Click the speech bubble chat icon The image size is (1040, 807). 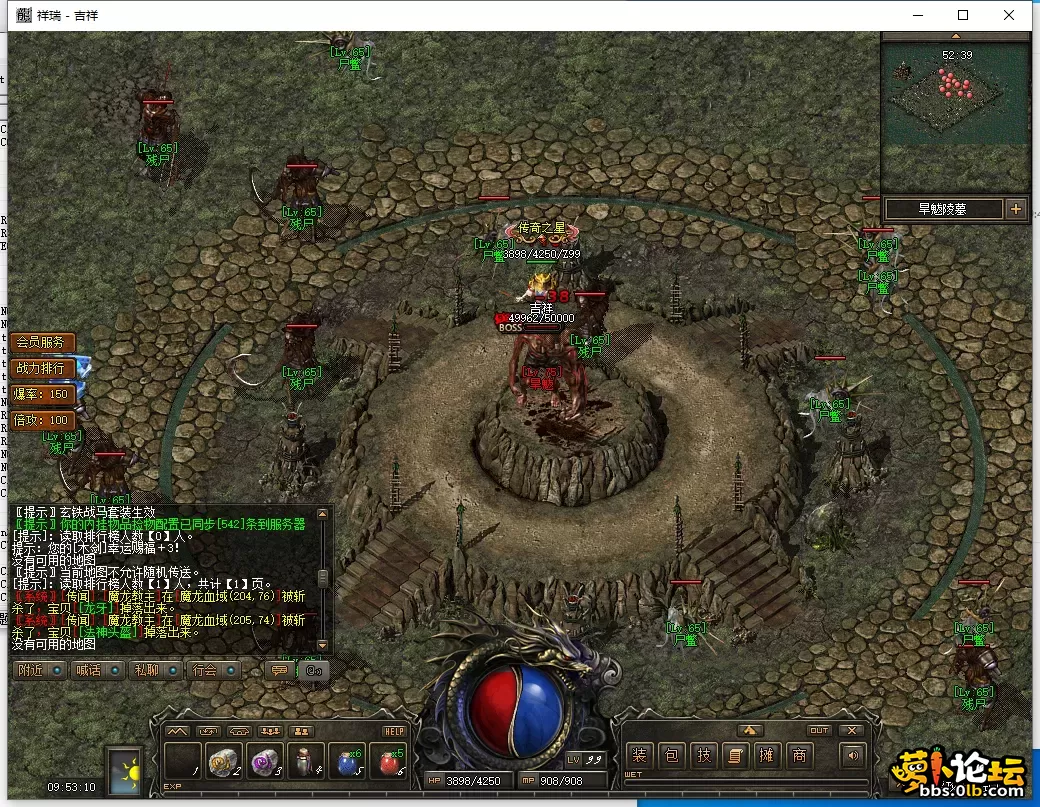pyautogui.click(x=279, y=670)
